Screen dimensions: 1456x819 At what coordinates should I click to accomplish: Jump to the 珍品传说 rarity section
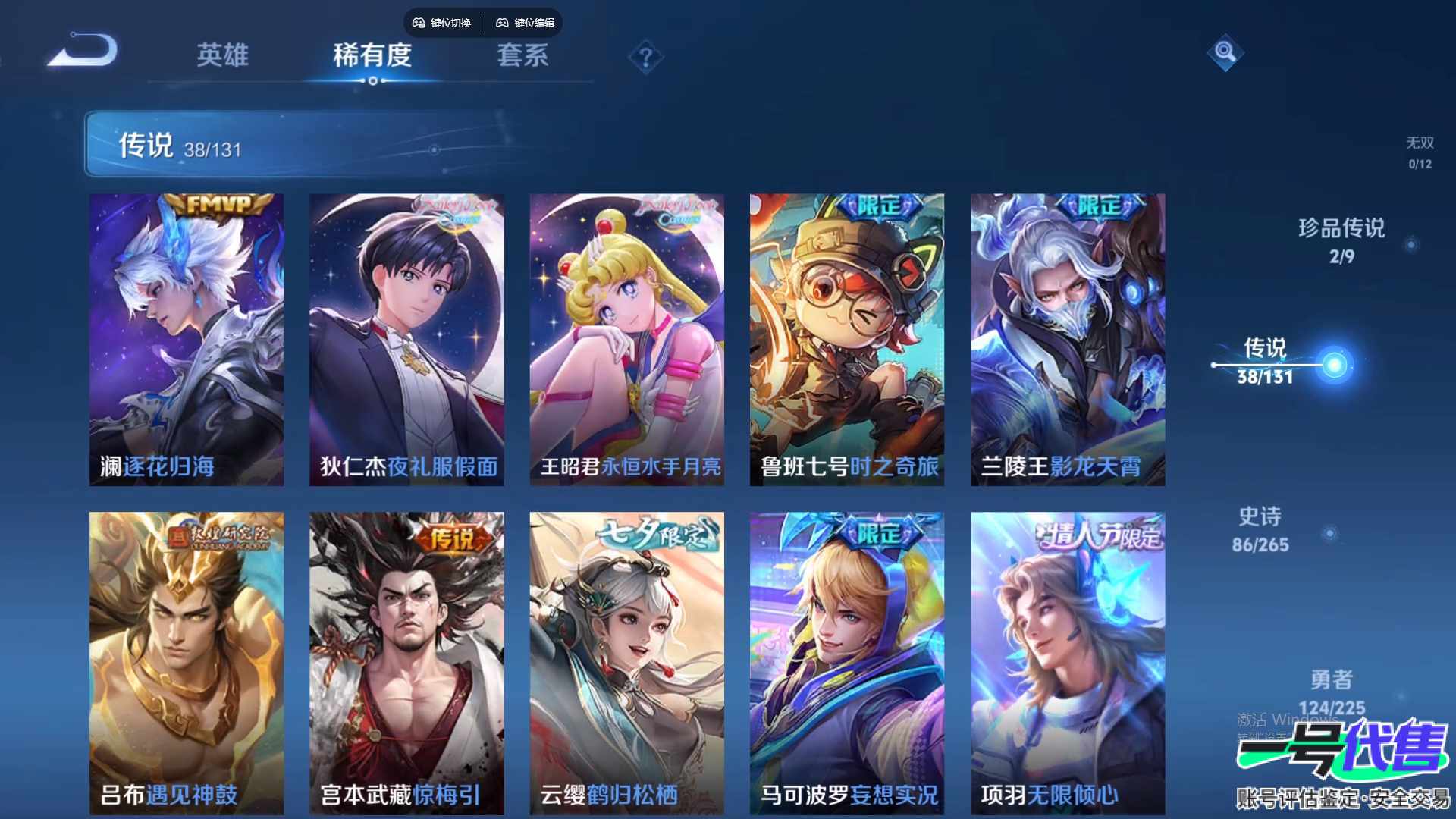point(1341,240)
